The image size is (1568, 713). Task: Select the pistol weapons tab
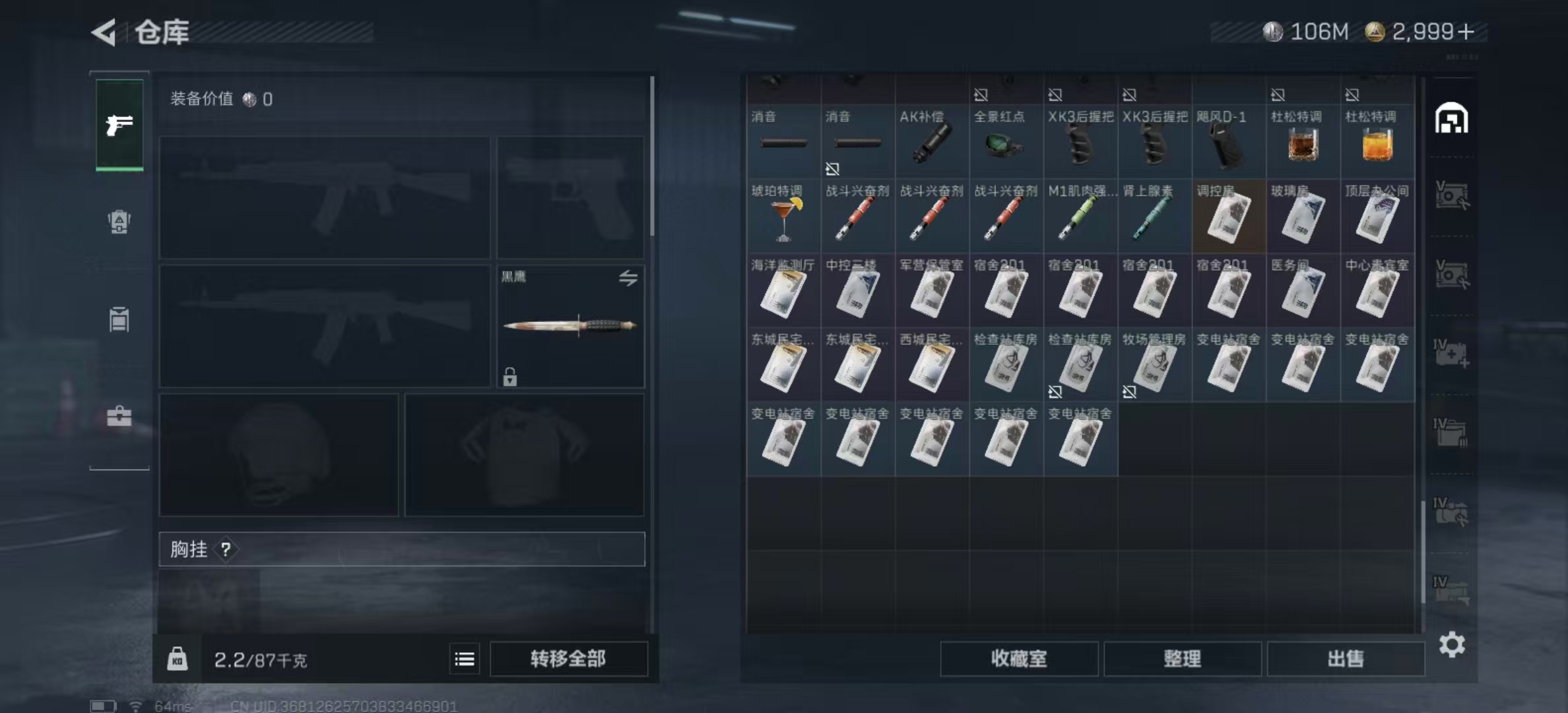[119, 125]
